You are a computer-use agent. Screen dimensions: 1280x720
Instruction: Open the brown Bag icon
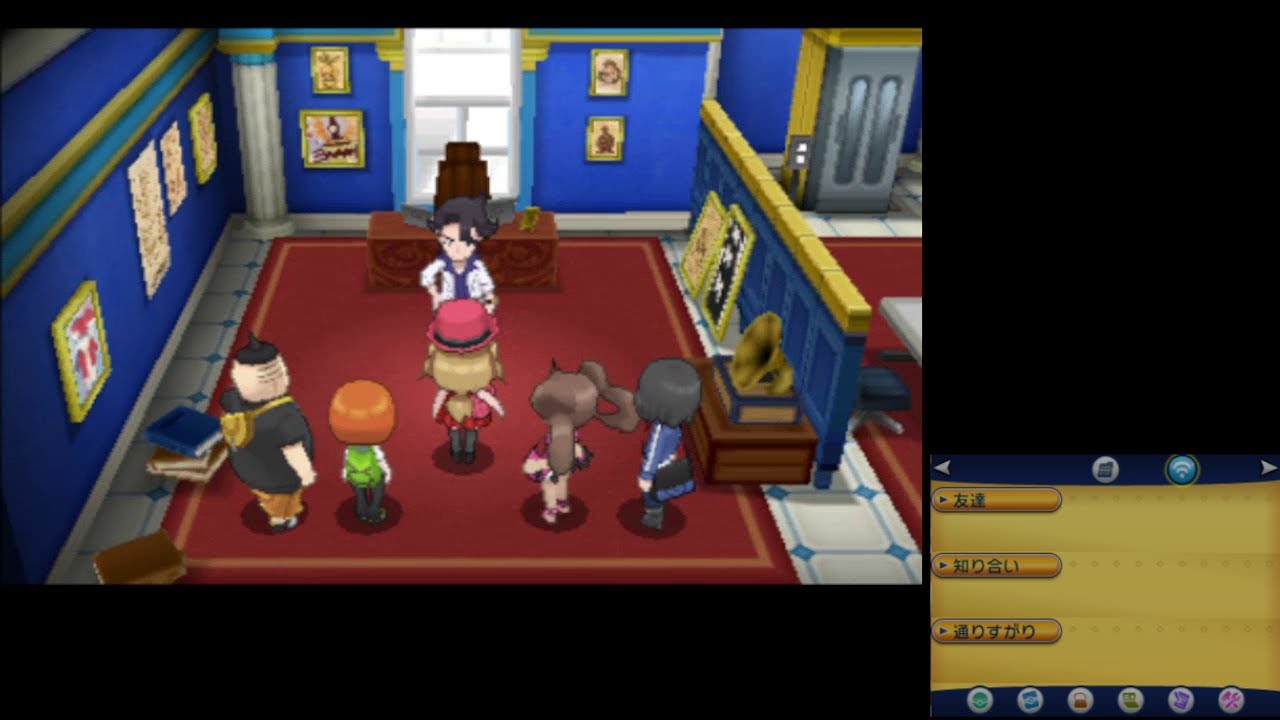pos(1079,700)
